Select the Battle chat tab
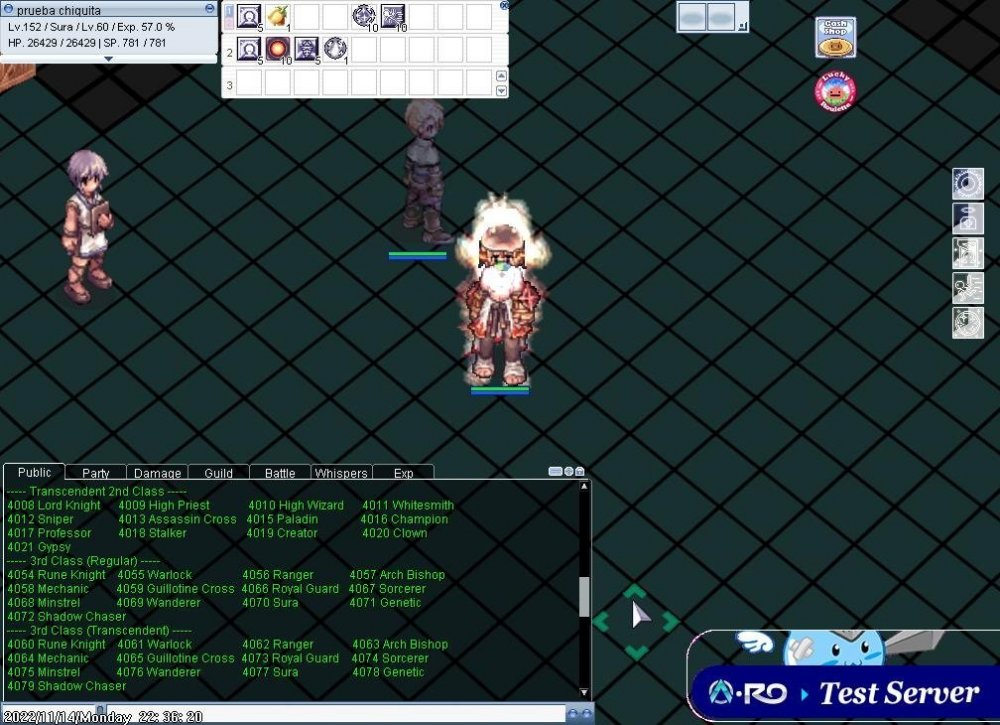Image resolution: width=1000 pixels, height=725 pixels. click(x=280, y=473)
